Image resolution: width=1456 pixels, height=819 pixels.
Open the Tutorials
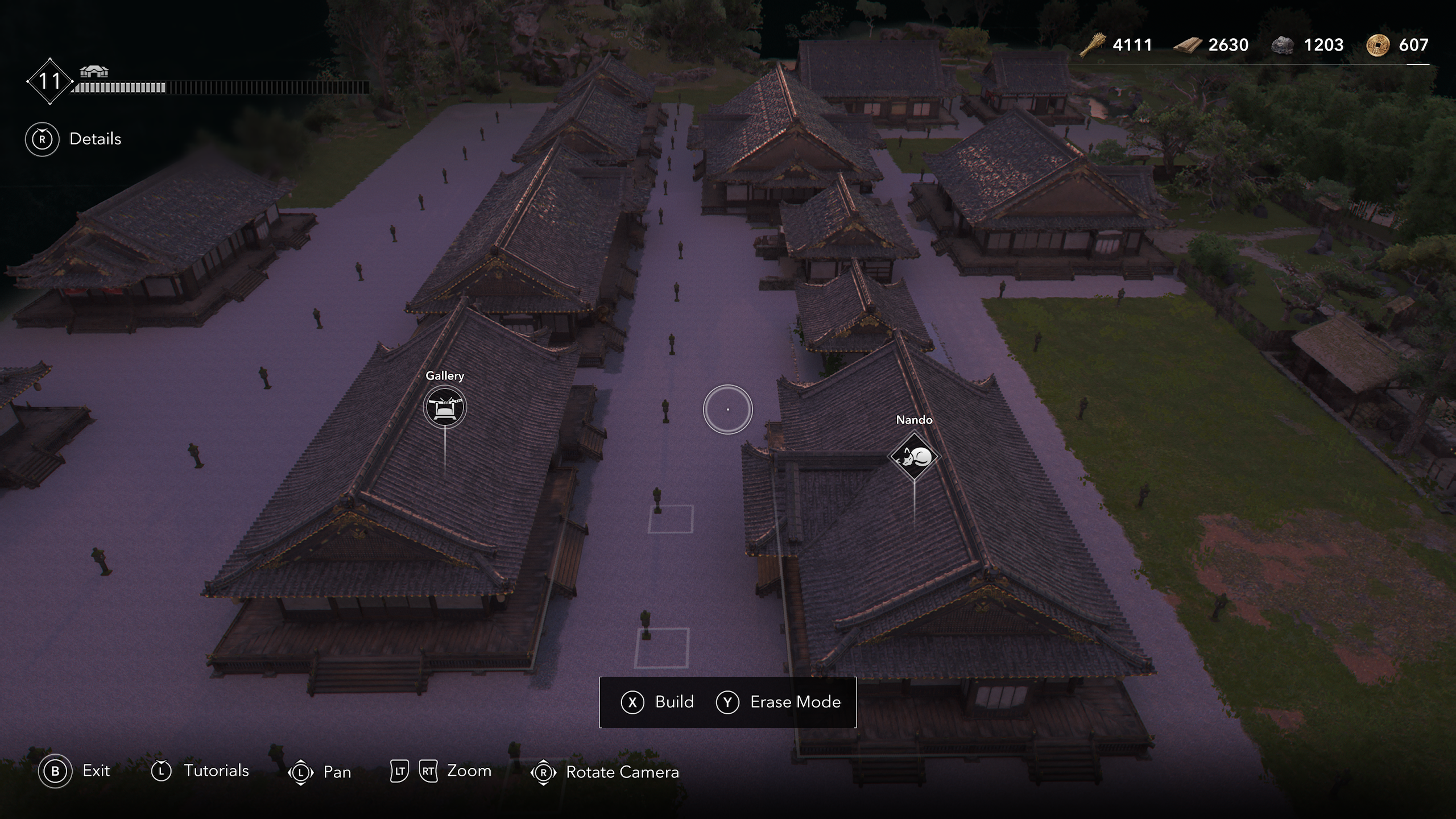[x=200, y=771]
